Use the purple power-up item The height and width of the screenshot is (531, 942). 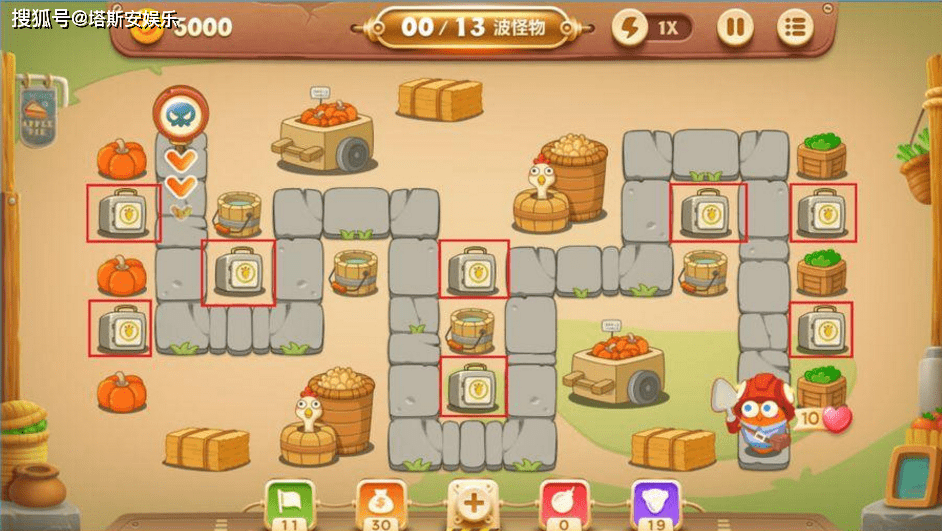pos(655,501)
